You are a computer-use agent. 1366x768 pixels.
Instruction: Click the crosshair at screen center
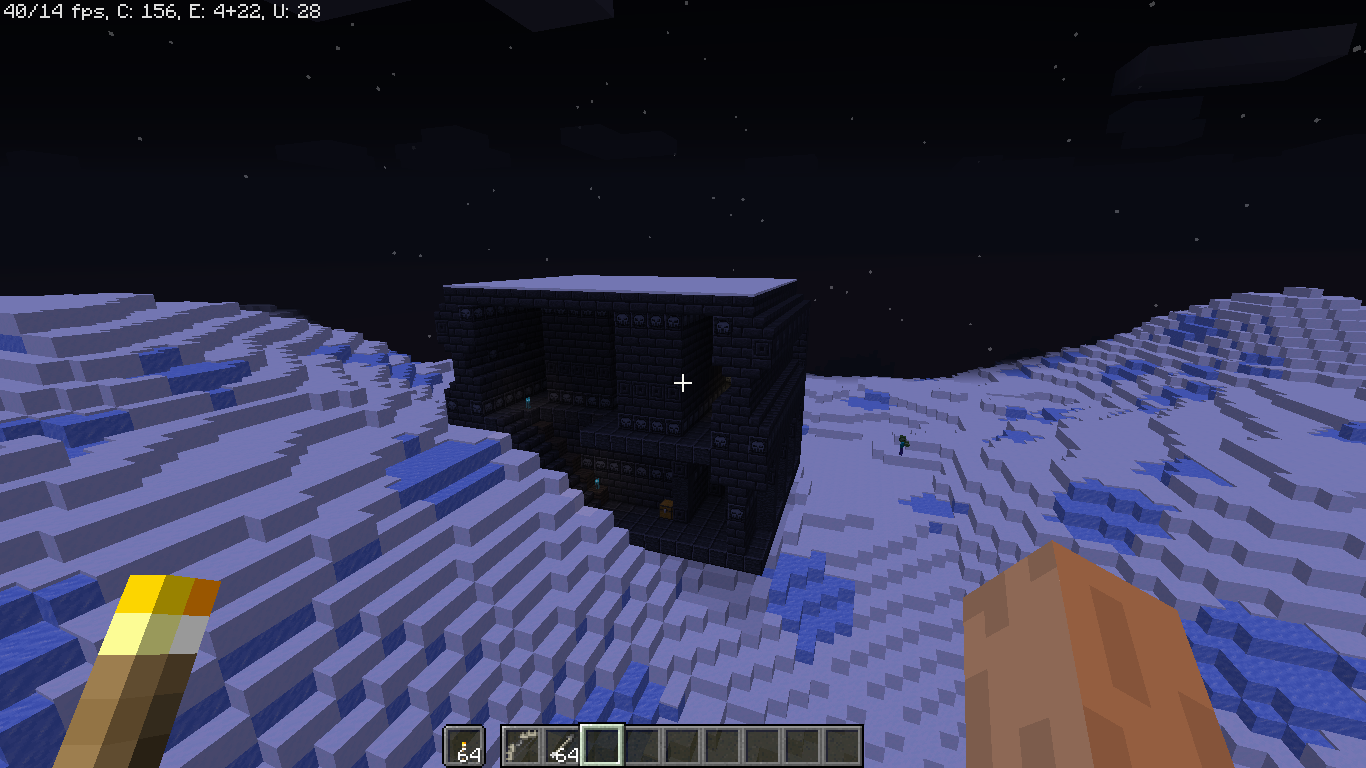coord(683,382)
